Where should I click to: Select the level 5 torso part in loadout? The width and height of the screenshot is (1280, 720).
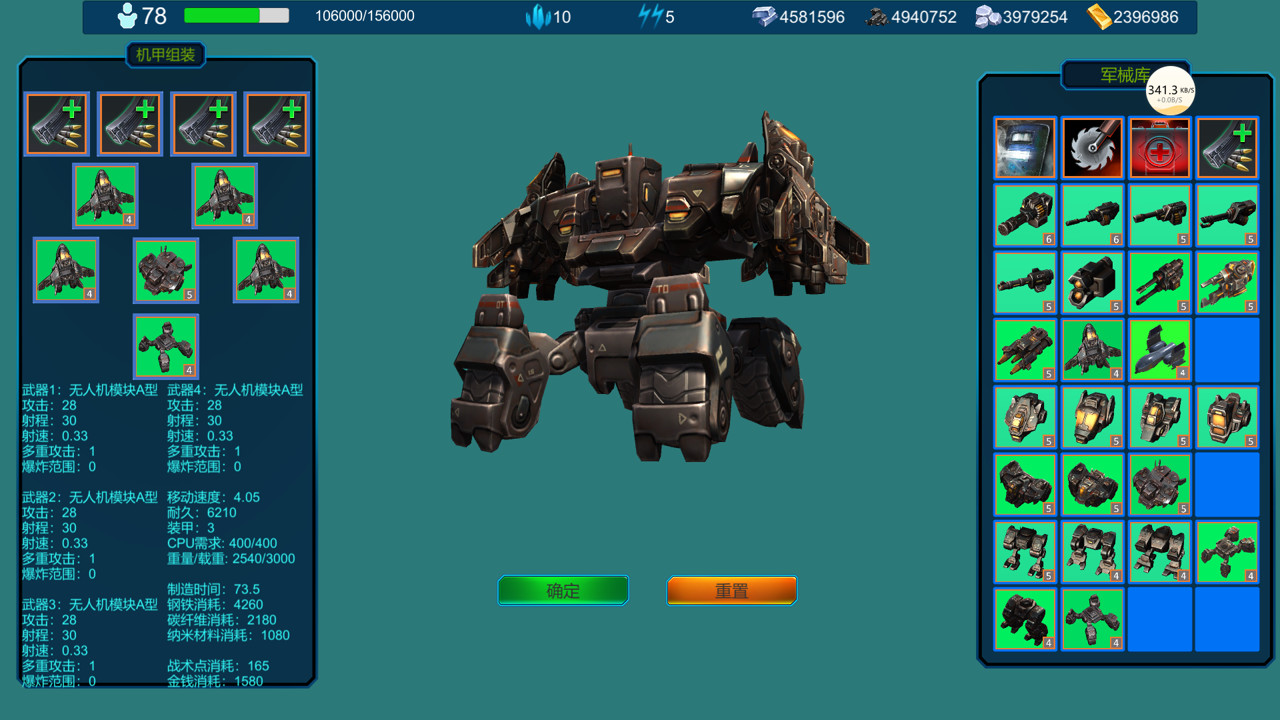click(165, 270)
